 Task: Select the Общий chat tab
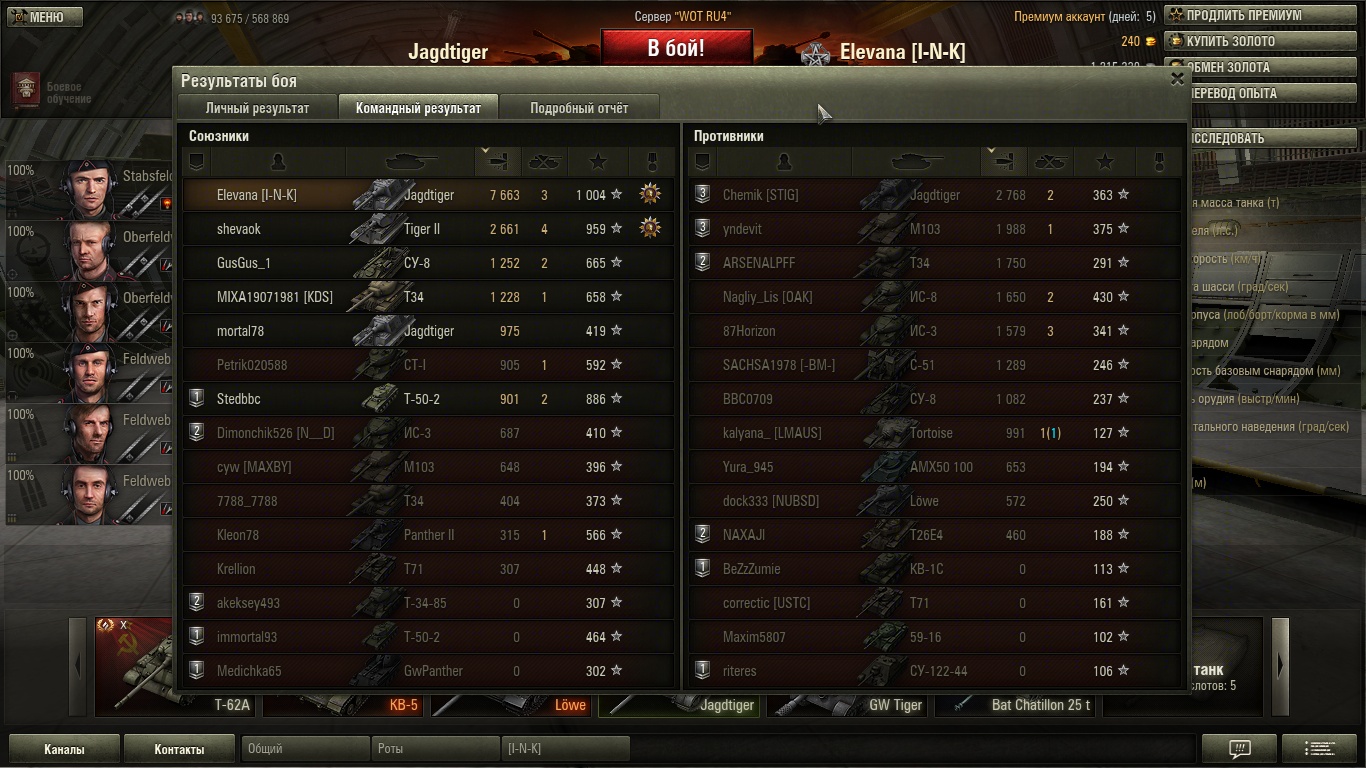click(x=305, y=749)
